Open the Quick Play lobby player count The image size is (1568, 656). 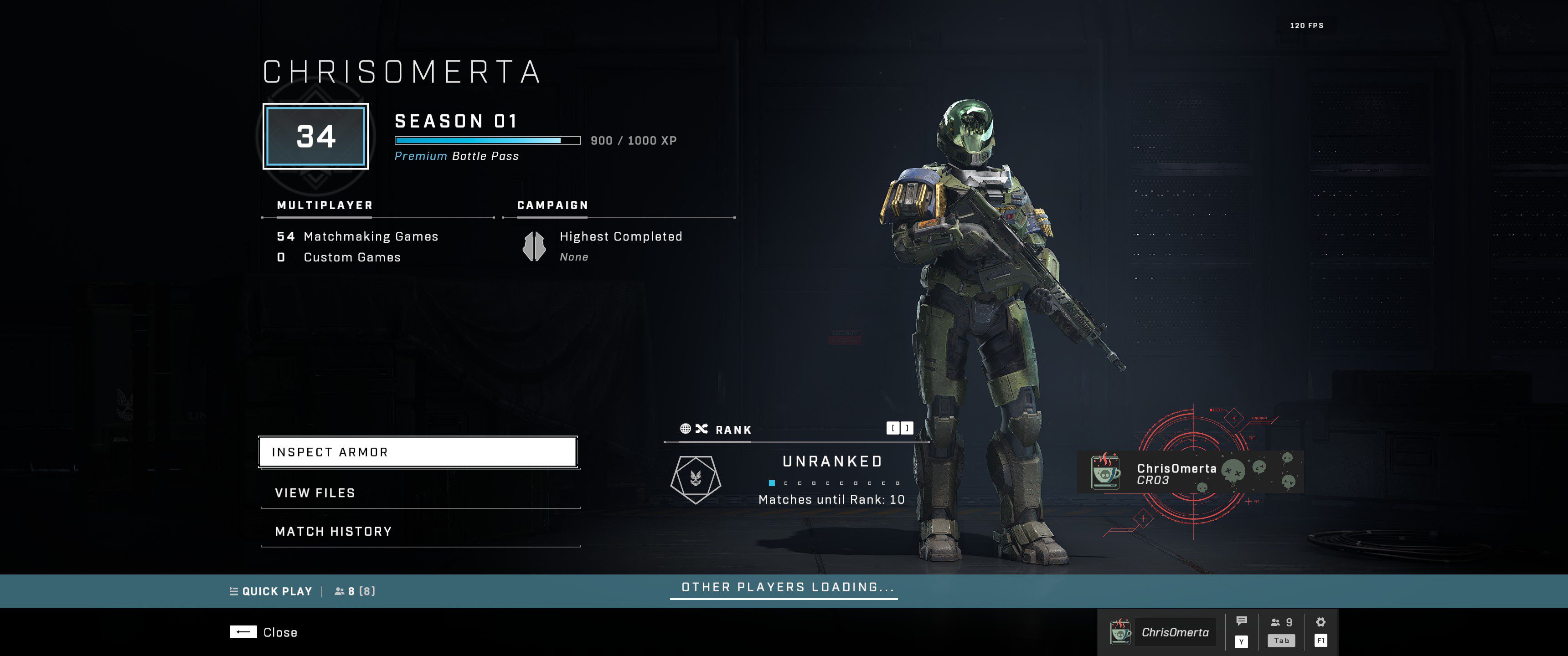[x=355, y=591]
